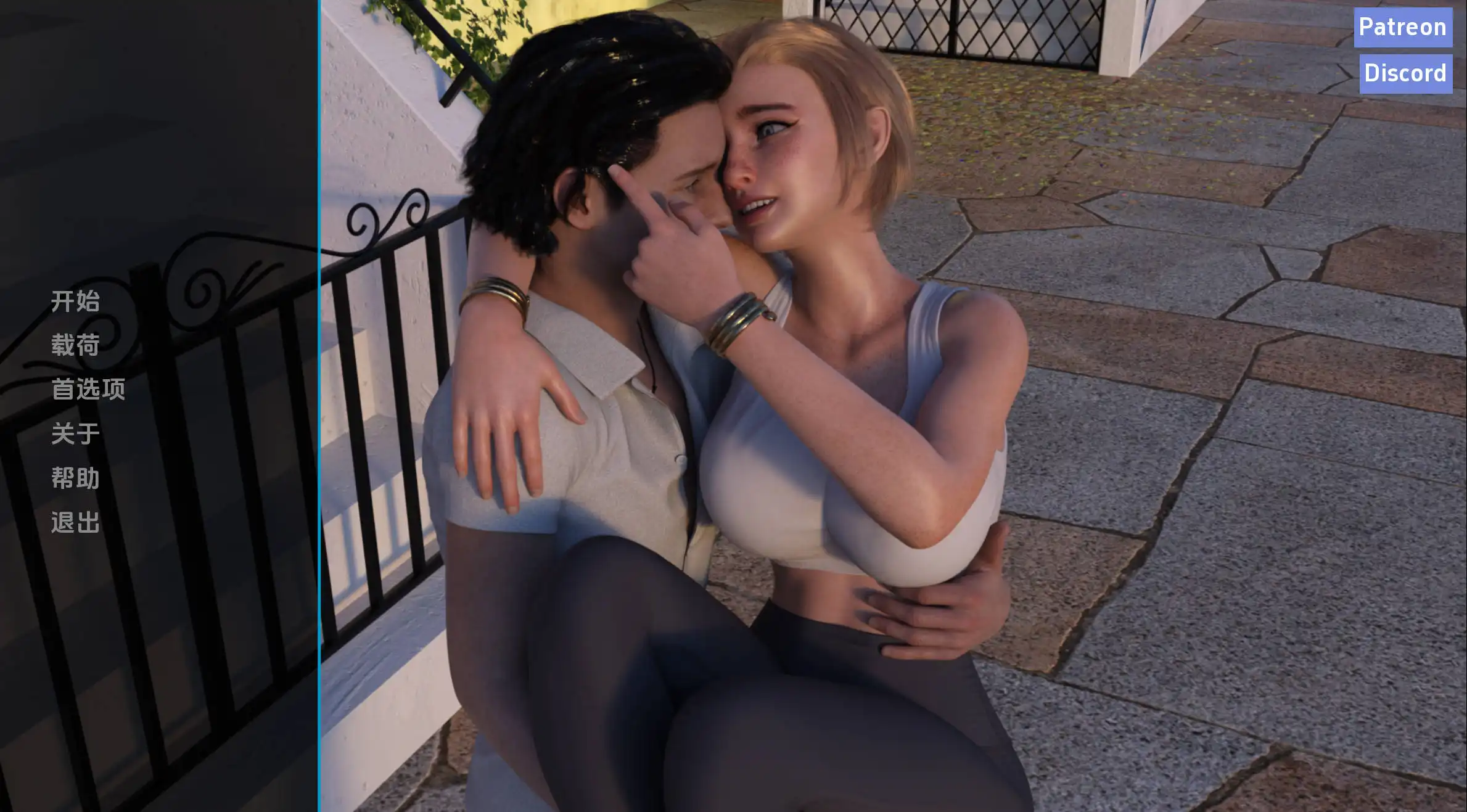Image resolution: width=1467 pixels, height=812 pixels.
Task: Open the 帮助 help page
Action: coord(75,478)
